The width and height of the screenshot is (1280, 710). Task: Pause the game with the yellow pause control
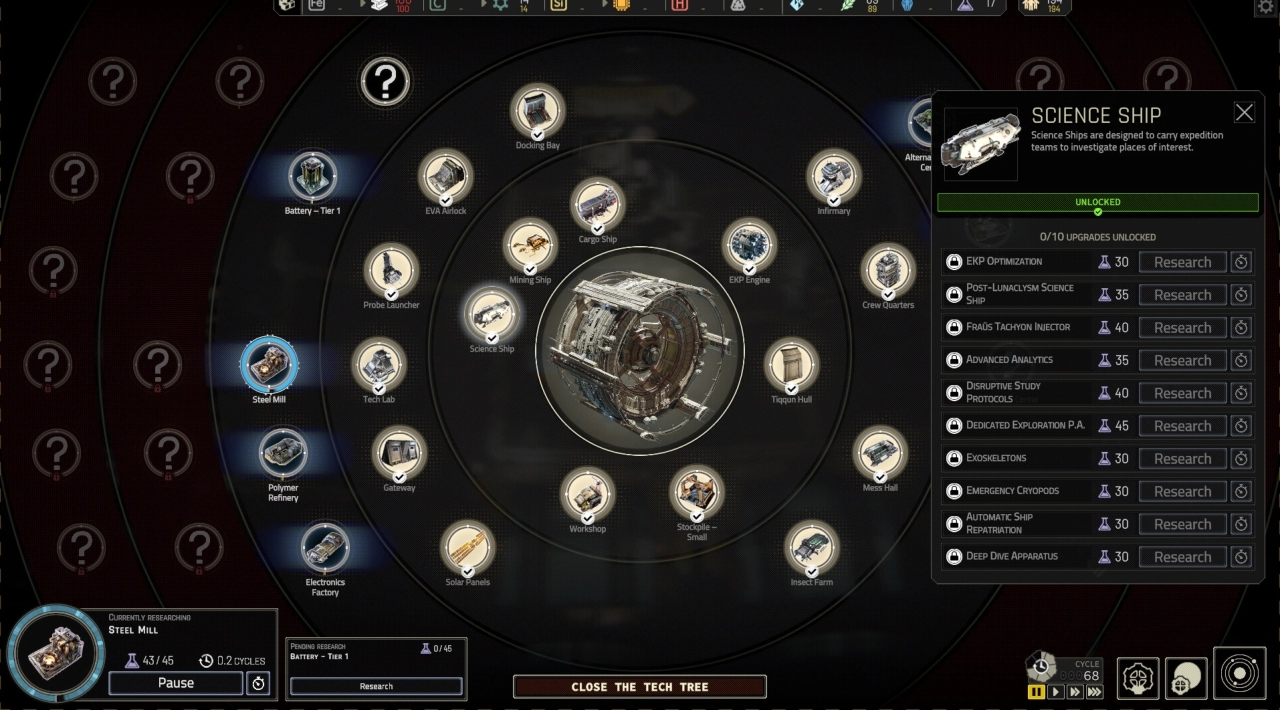1036,691
